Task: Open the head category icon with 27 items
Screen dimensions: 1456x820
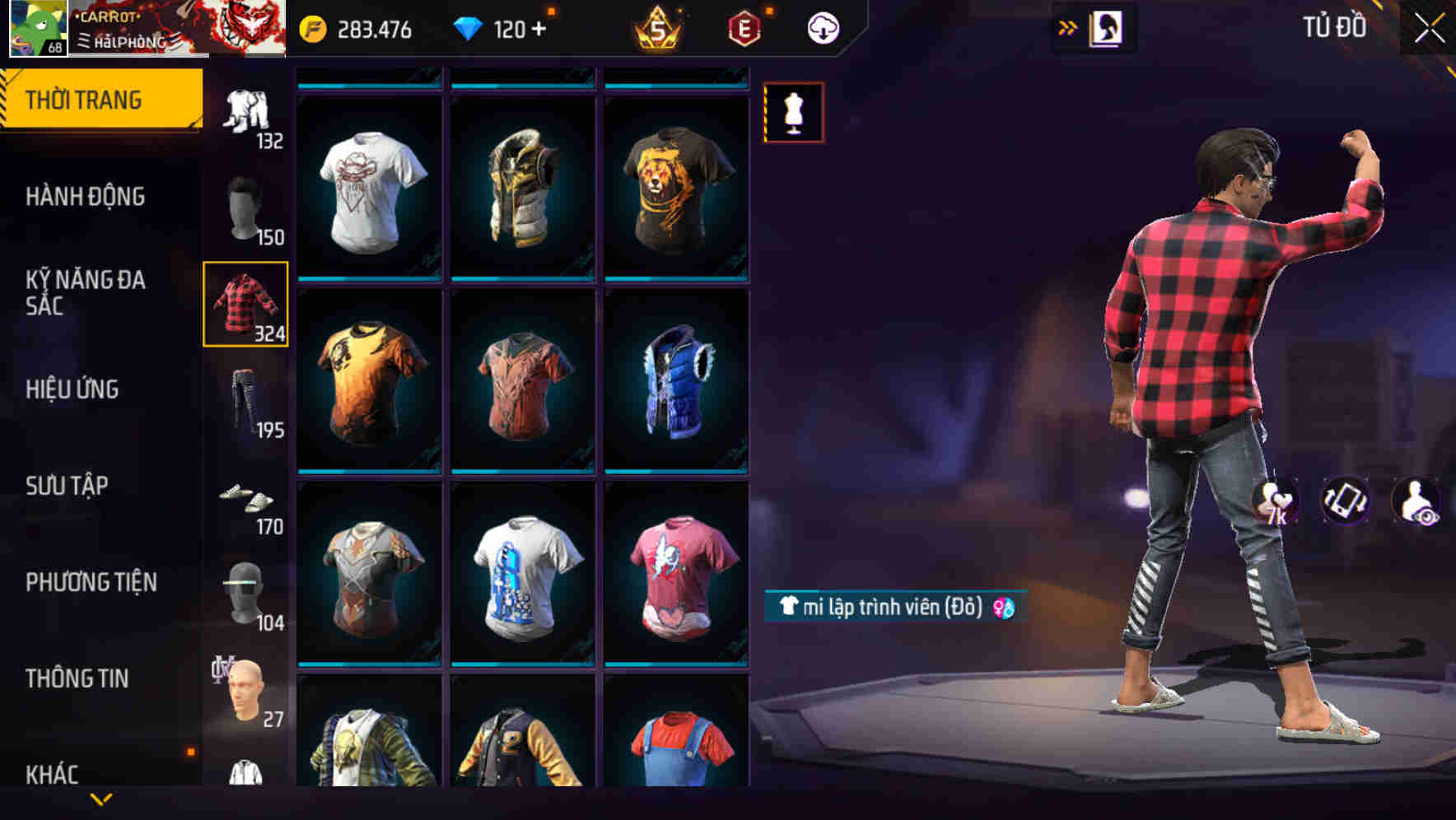Action: pyautogui.click(x=245, y=692)
